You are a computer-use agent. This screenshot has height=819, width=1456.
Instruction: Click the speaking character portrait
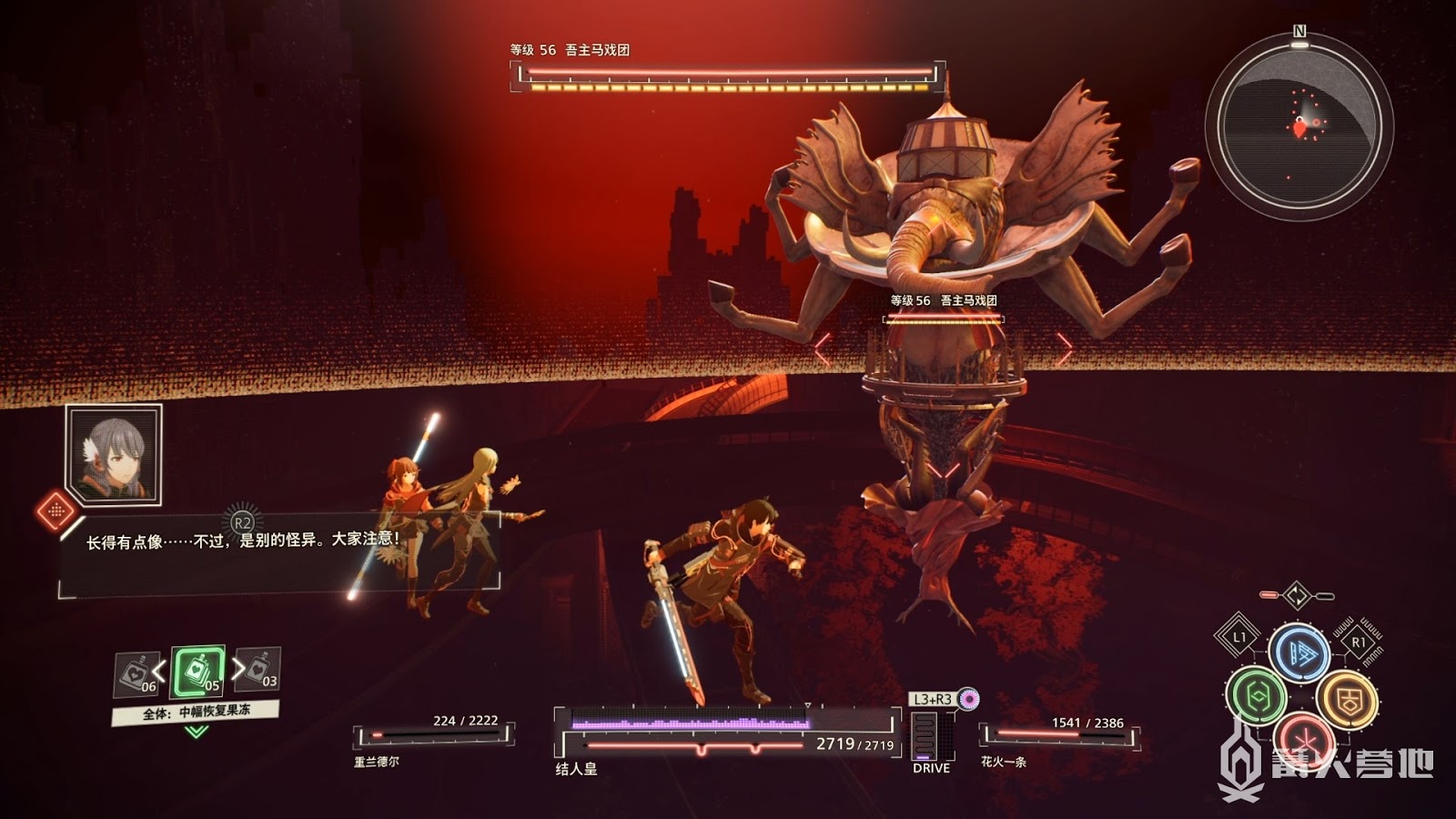point(115,455)
